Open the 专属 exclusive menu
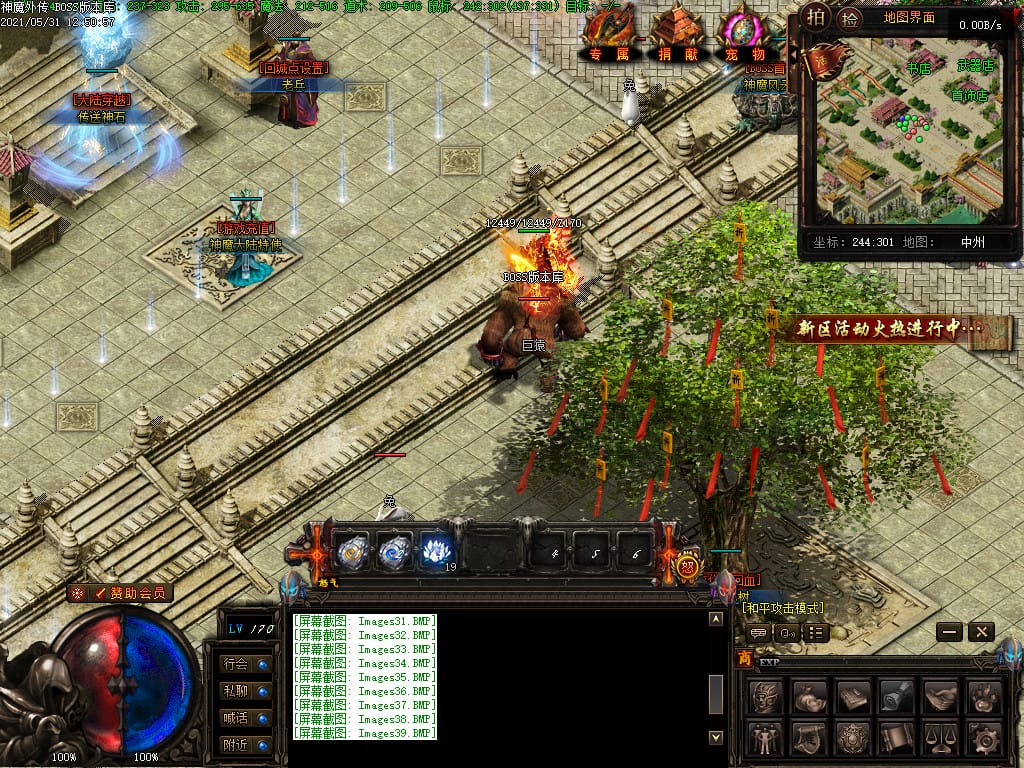The width and height of the screenshot is (1024, 768). [x=608, y=52]
